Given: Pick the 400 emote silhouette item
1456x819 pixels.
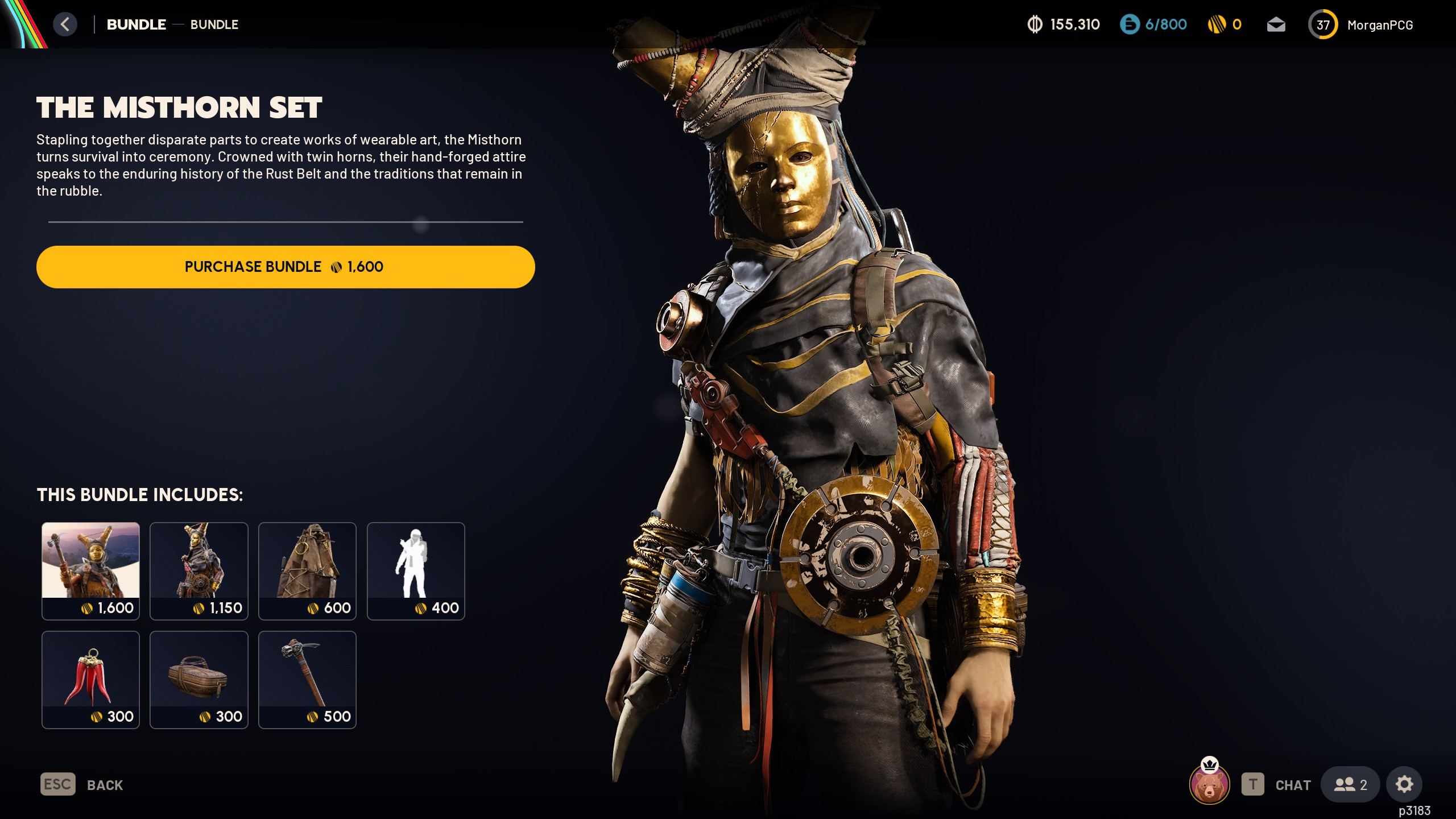Looking at the screenshot, I should 416,570.
